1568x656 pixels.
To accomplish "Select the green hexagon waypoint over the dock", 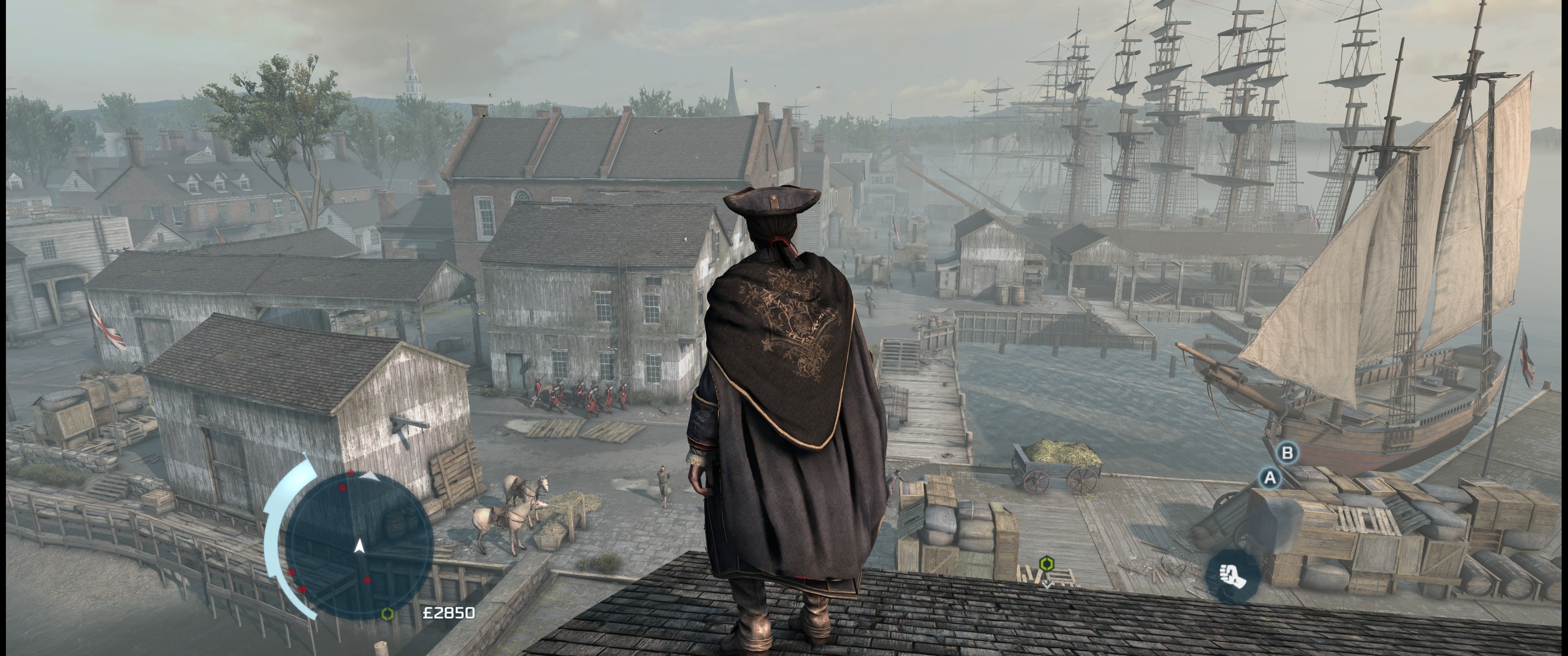I will pyautogui.click(x=1046, y=564).
